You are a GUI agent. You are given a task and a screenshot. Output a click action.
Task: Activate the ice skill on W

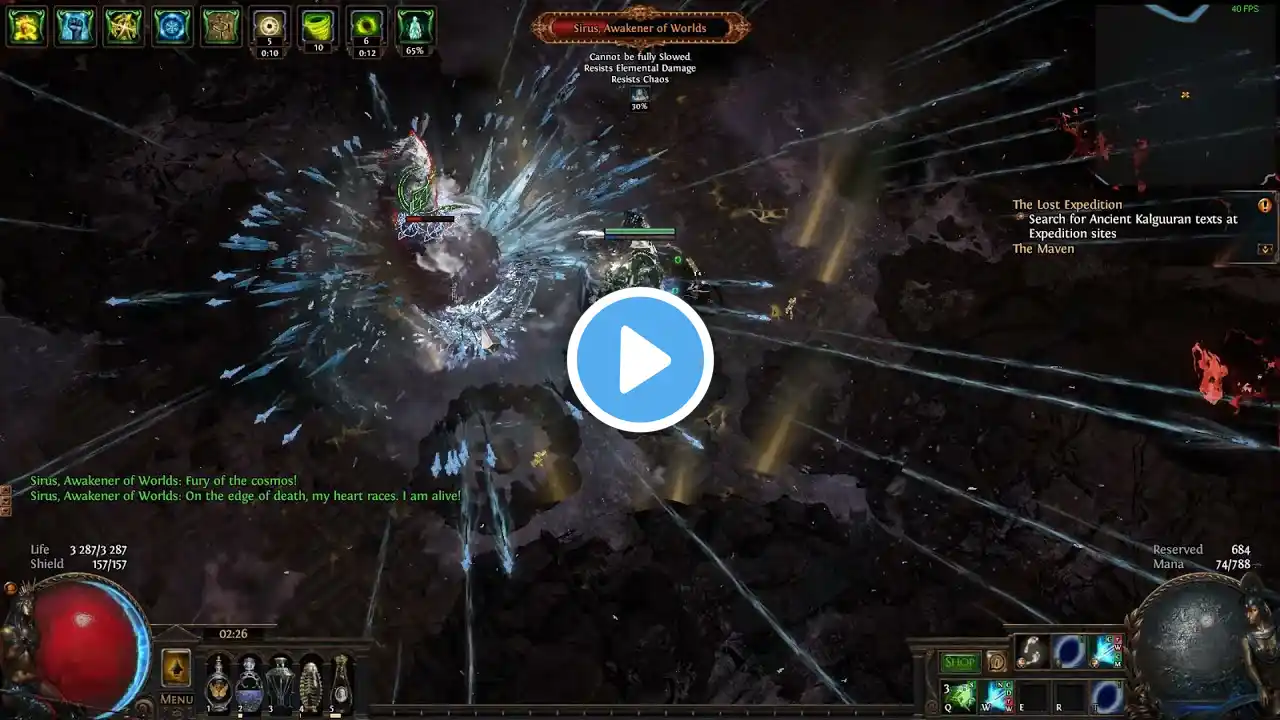tap(998, 696)
